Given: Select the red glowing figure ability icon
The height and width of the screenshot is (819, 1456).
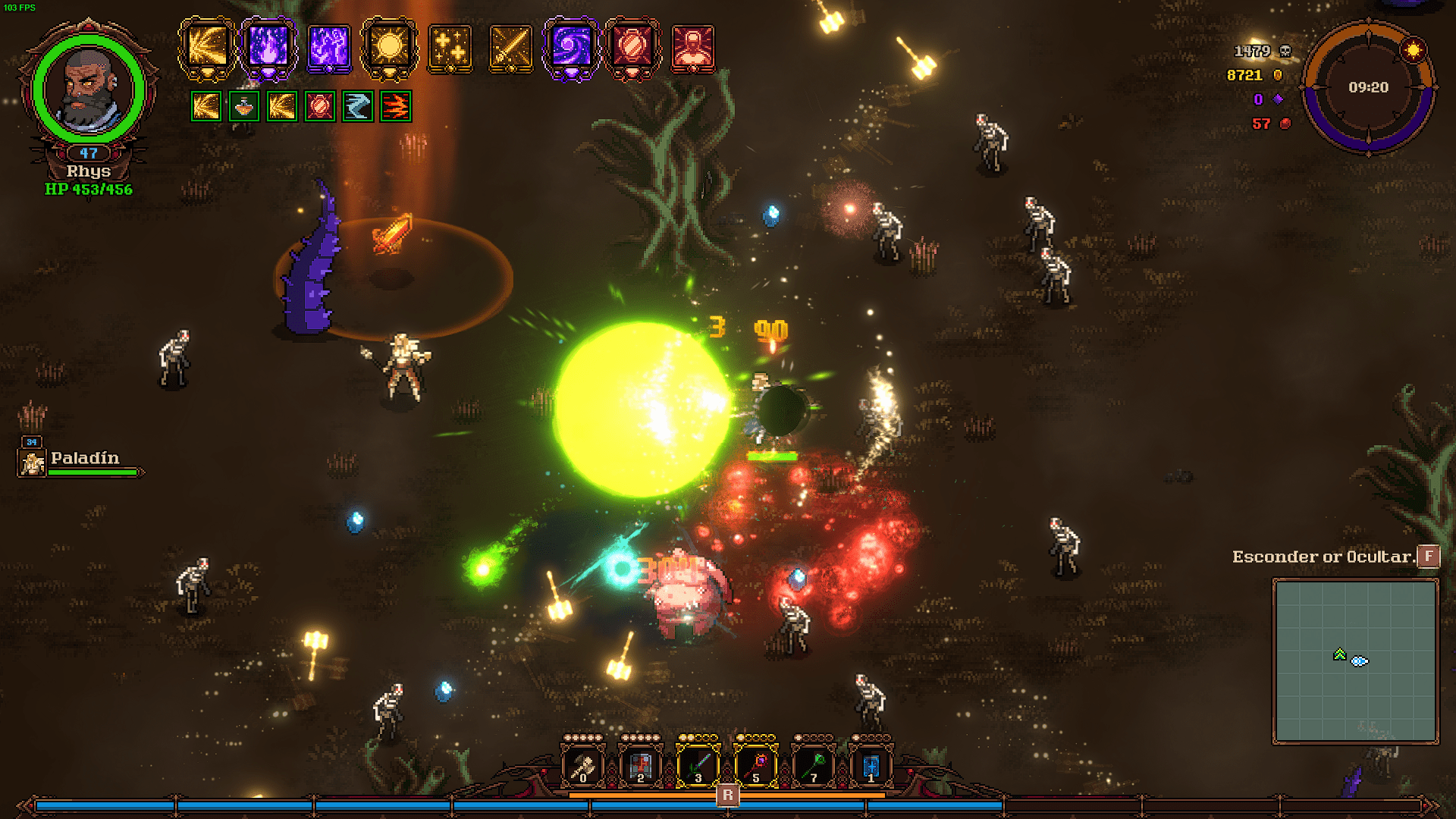Looking at the screenshot, I should pyautogui.click(x=692, y=49).
